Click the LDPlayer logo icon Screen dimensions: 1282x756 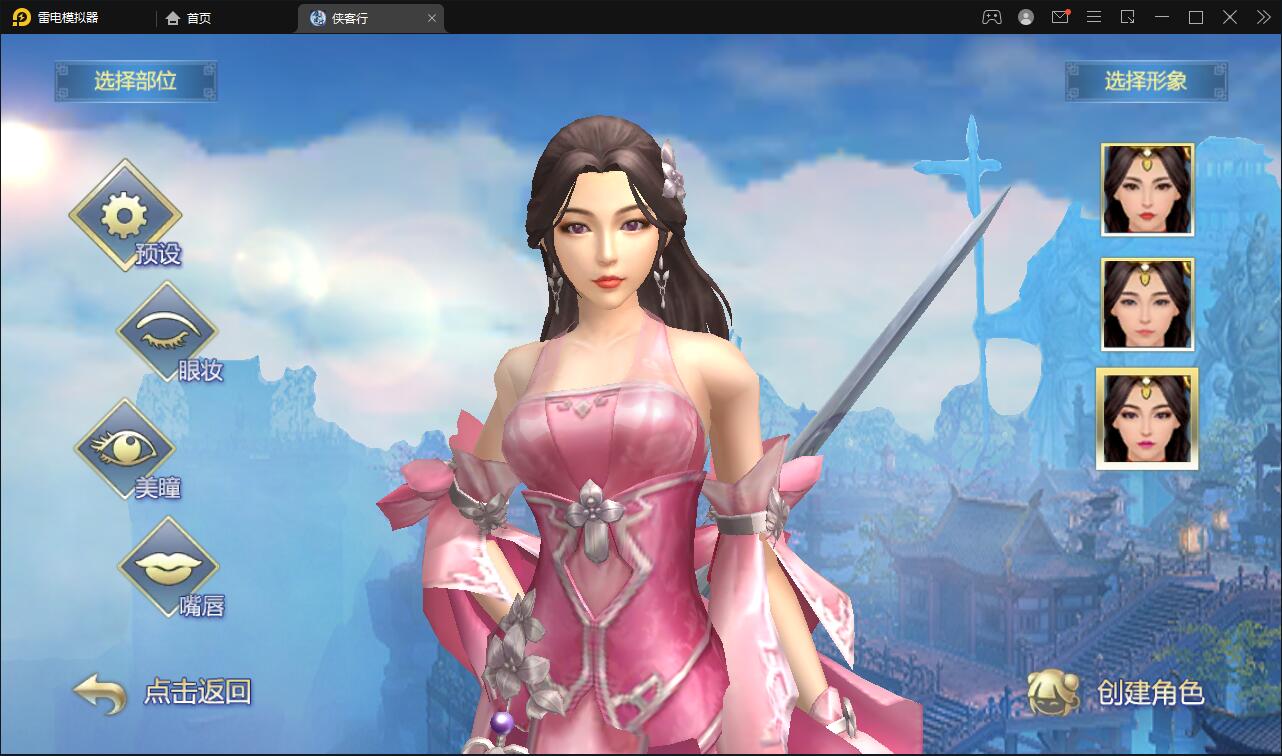pyautogui.click(x=21, y=17)
